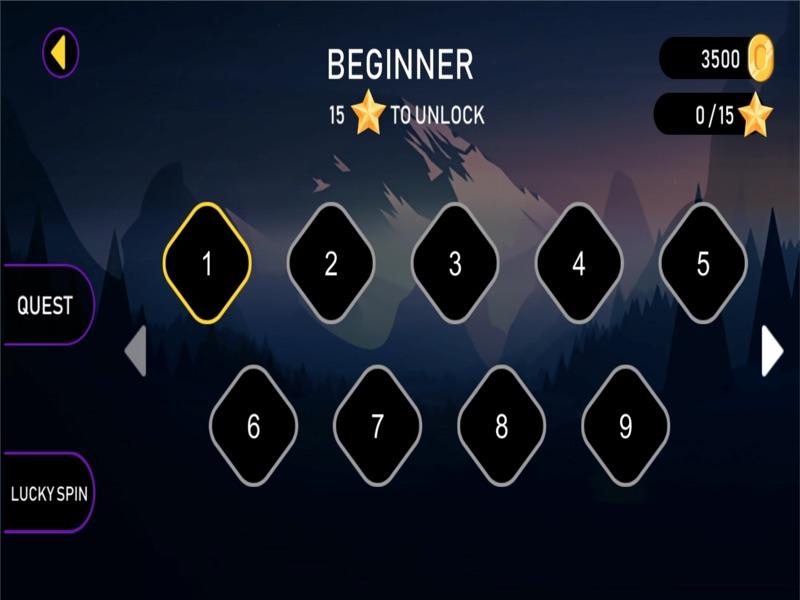Screen dimensions: 800x600
Task: Go back using the yellow arrow button
Action: point(60,52)
